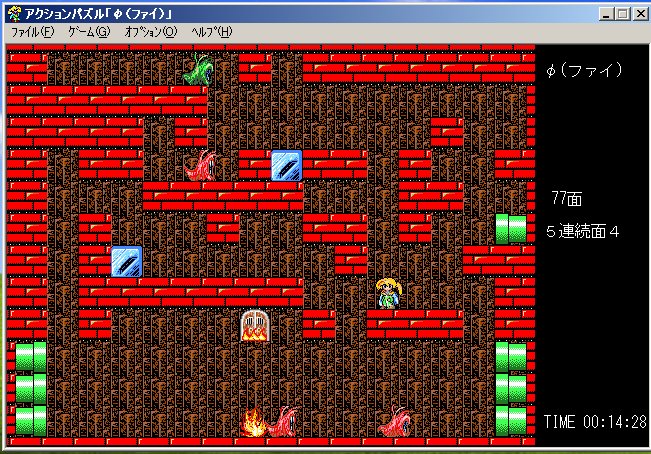Image resolution: width=651 pixels, height=454 pixels.
Task: Open the ゲーム(G) menu
Action: click(89, 32)
